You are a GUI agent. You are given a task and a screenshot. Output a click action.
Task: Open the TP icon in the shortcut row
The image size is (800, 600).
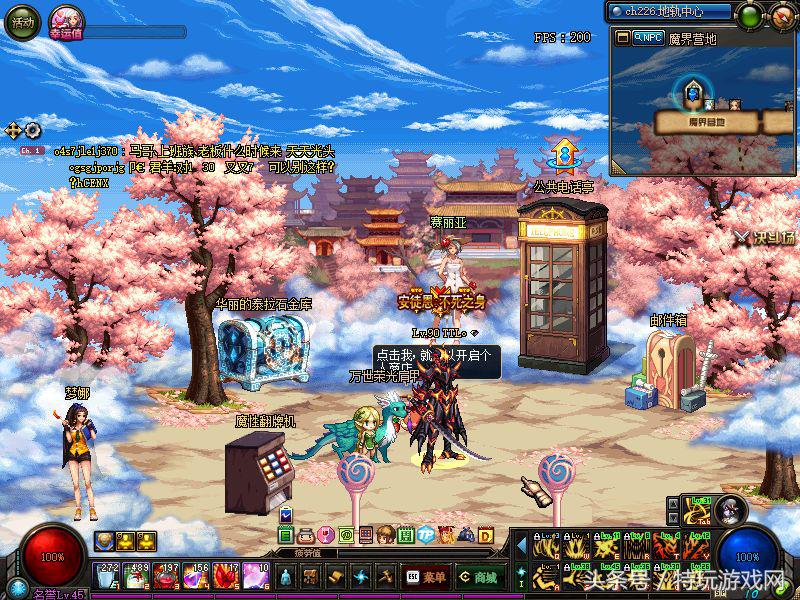click(425, 534)
